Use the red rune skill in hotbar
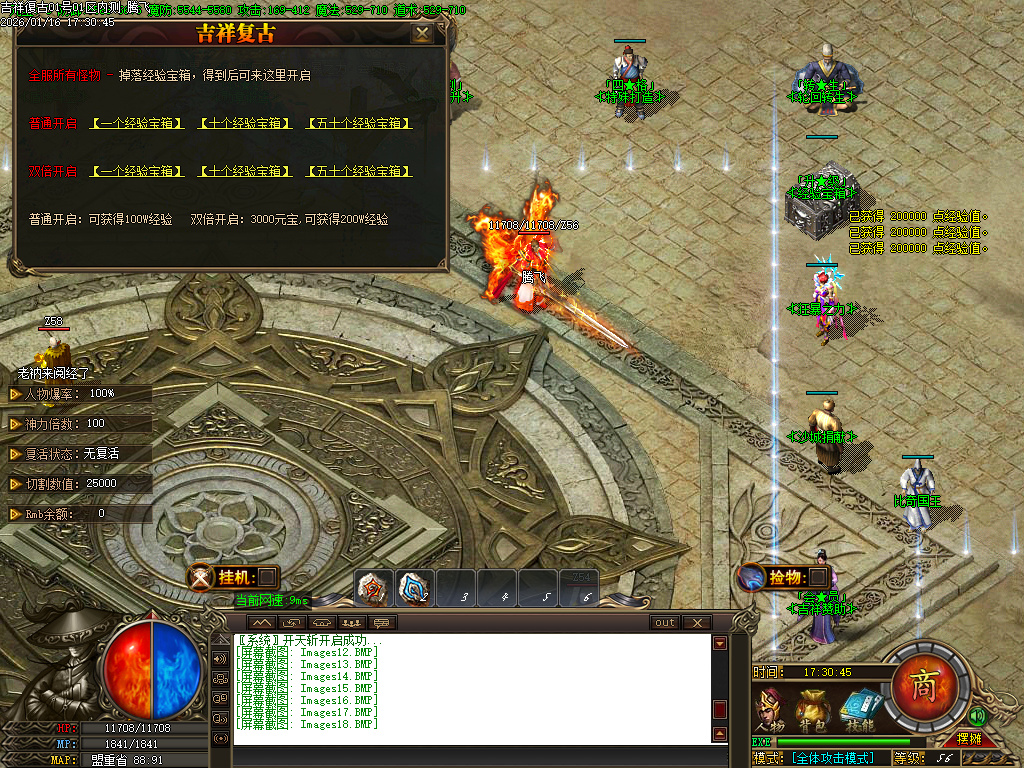Image resolution: width=1024 pixels, height=768 pixels. tap(373, 588)
